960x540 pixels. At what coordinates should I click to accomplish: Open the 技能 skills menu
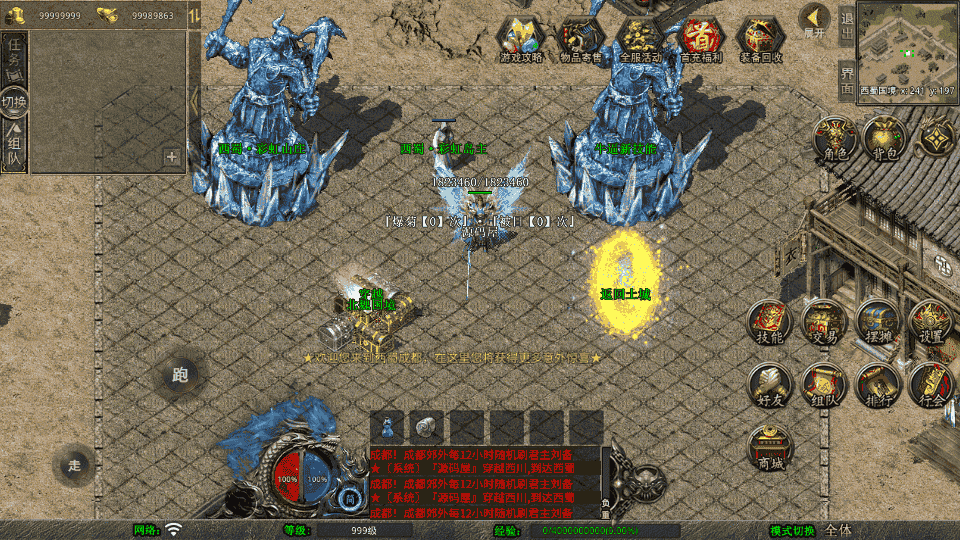[x=771, y=322]
